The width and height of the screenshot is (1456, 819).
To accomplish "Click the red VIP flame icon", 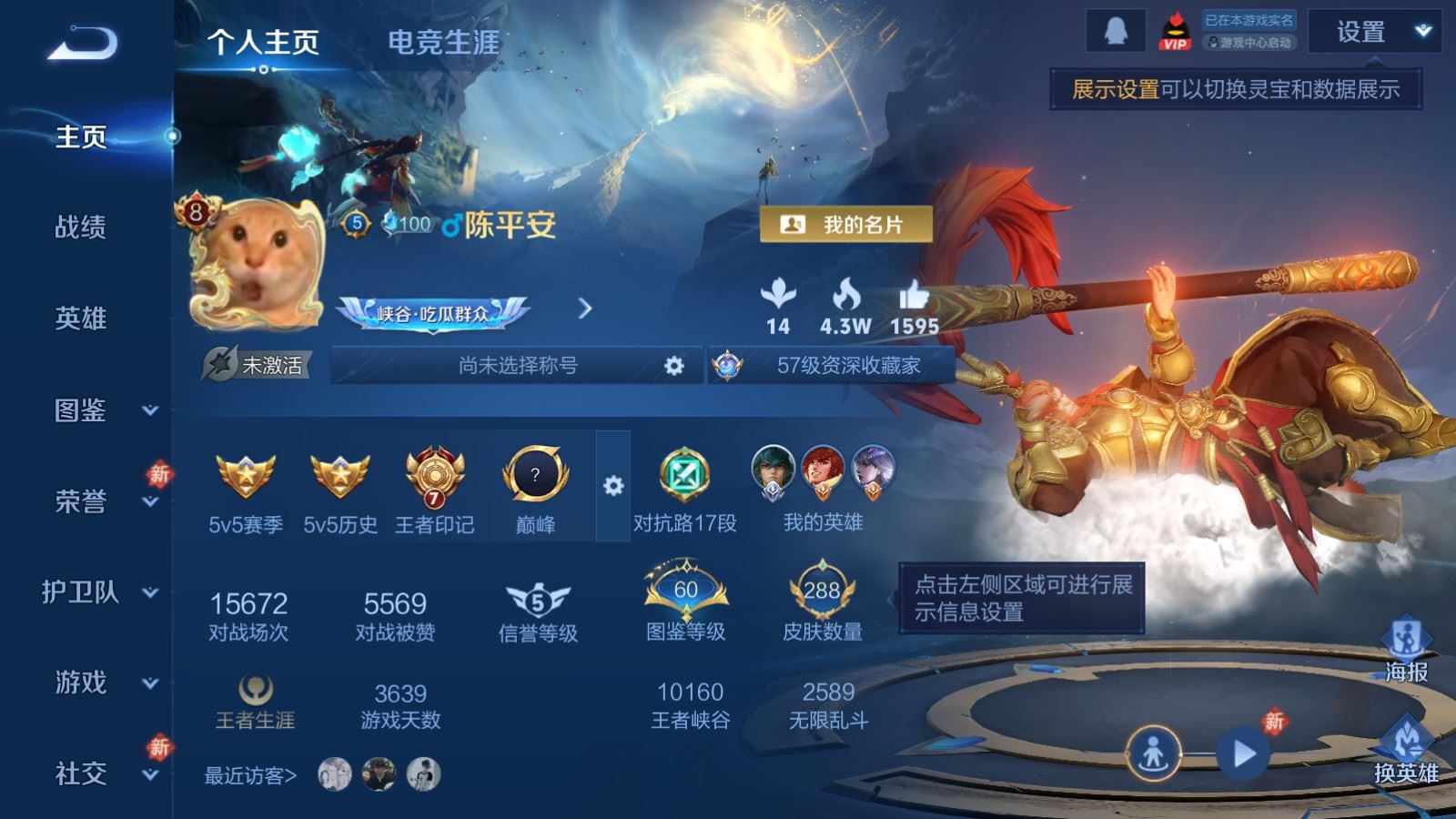I will click(1174, 29).
